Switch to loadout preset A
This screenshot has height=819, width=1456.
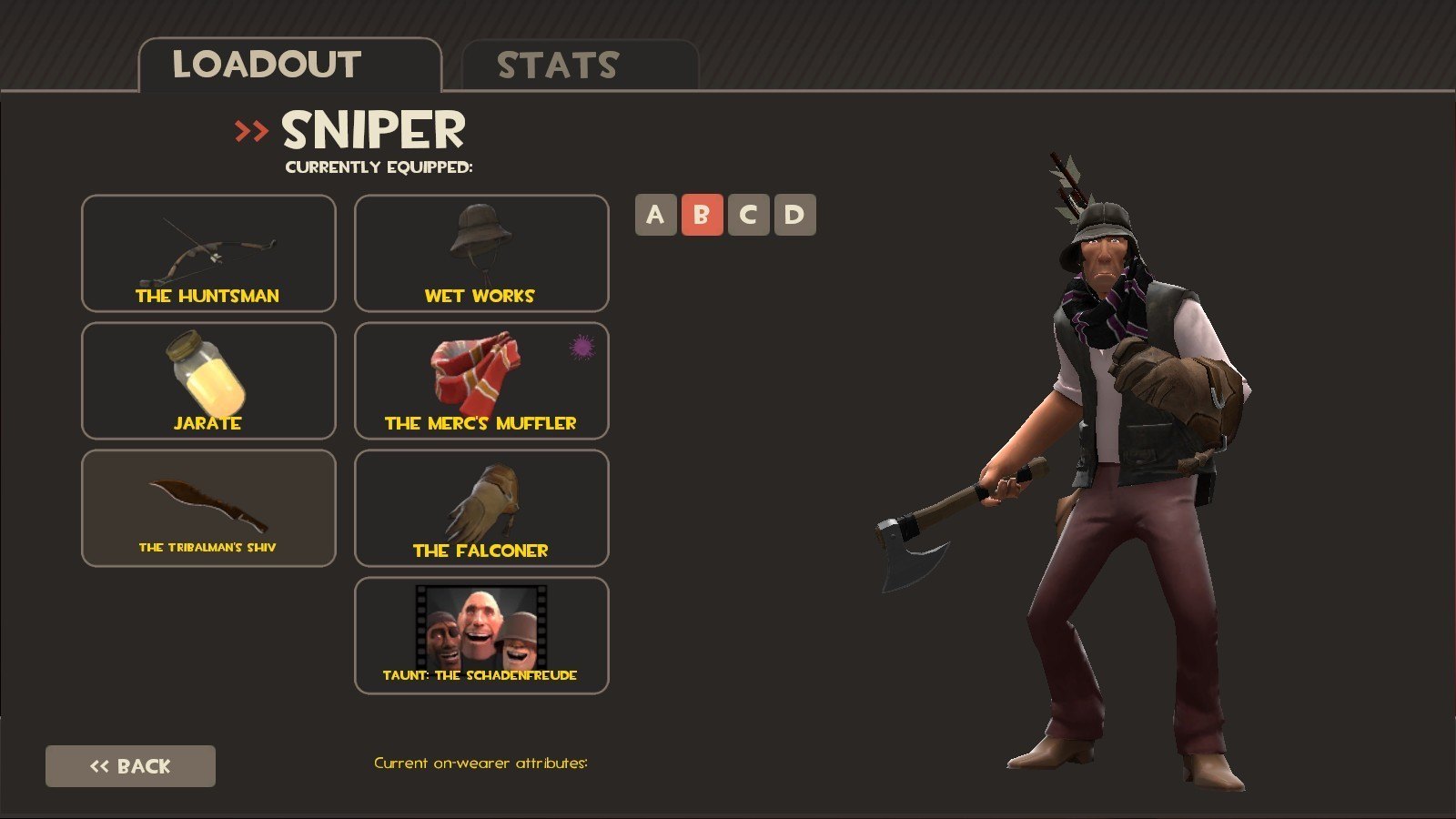tap(655, 215)
